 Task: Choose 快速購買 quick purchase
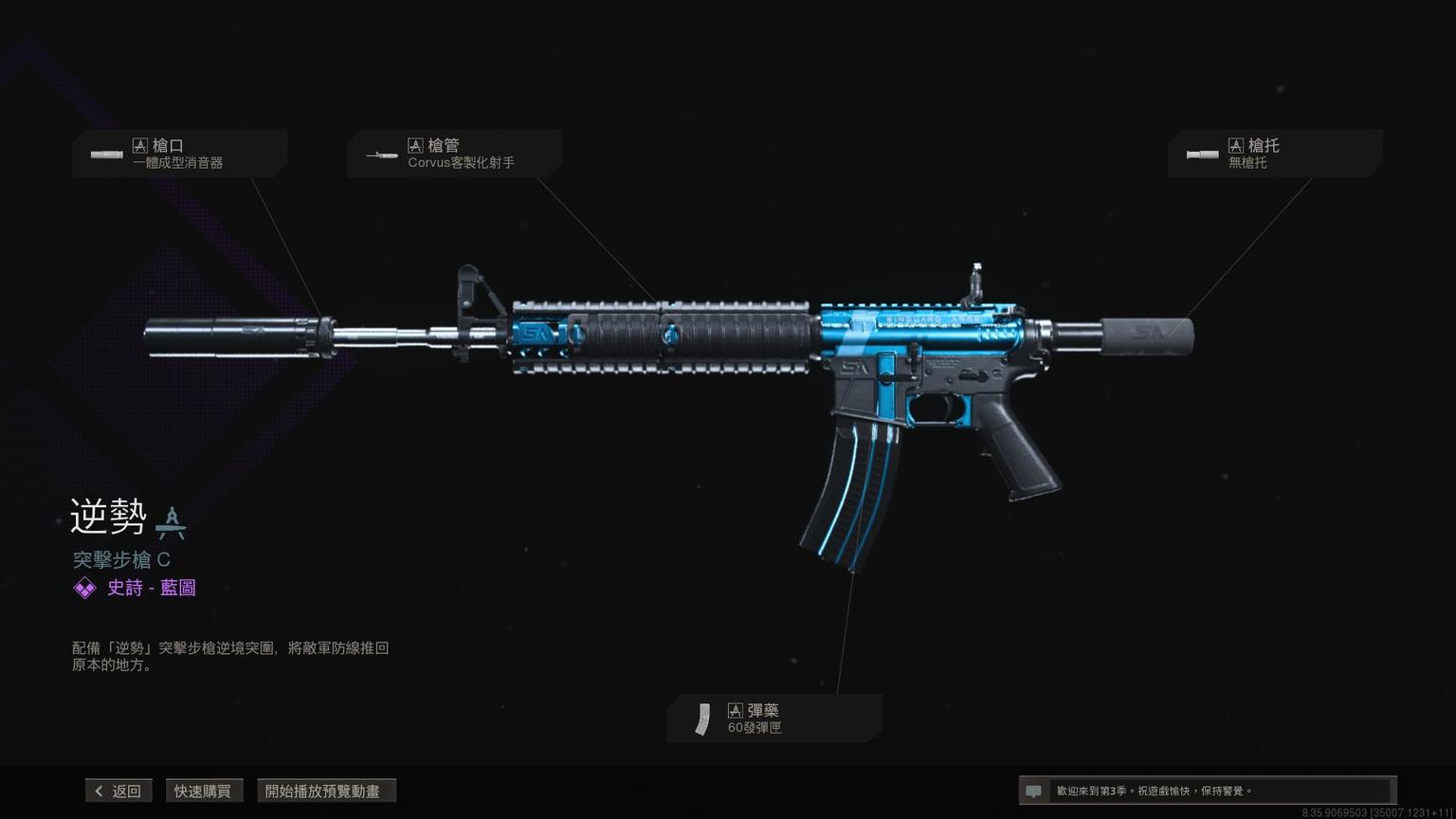pyautogui.click(x=202, y=791)
